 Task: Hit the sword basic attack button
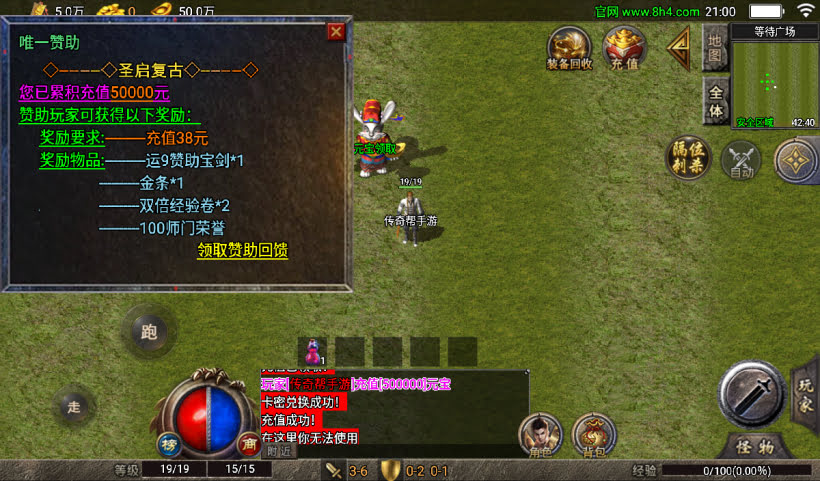click(752, 393)
